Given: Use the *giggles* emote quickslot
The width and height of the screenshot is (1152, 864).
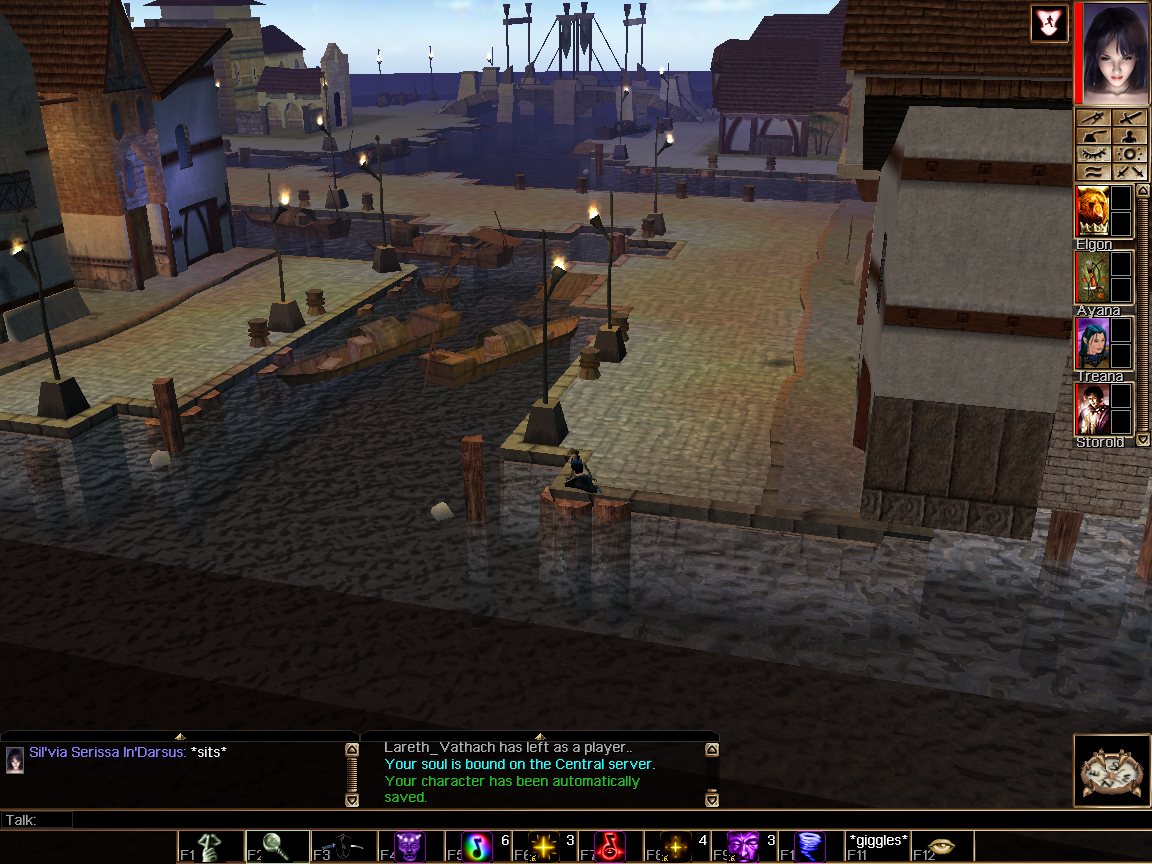Looking at the screenshot, I should click(x=877, y=846).
